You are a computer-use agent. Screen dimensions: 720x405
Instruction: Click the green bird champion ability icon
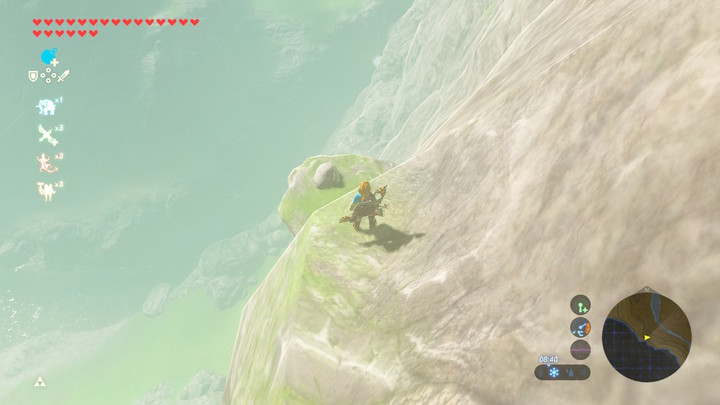(46, 134)
